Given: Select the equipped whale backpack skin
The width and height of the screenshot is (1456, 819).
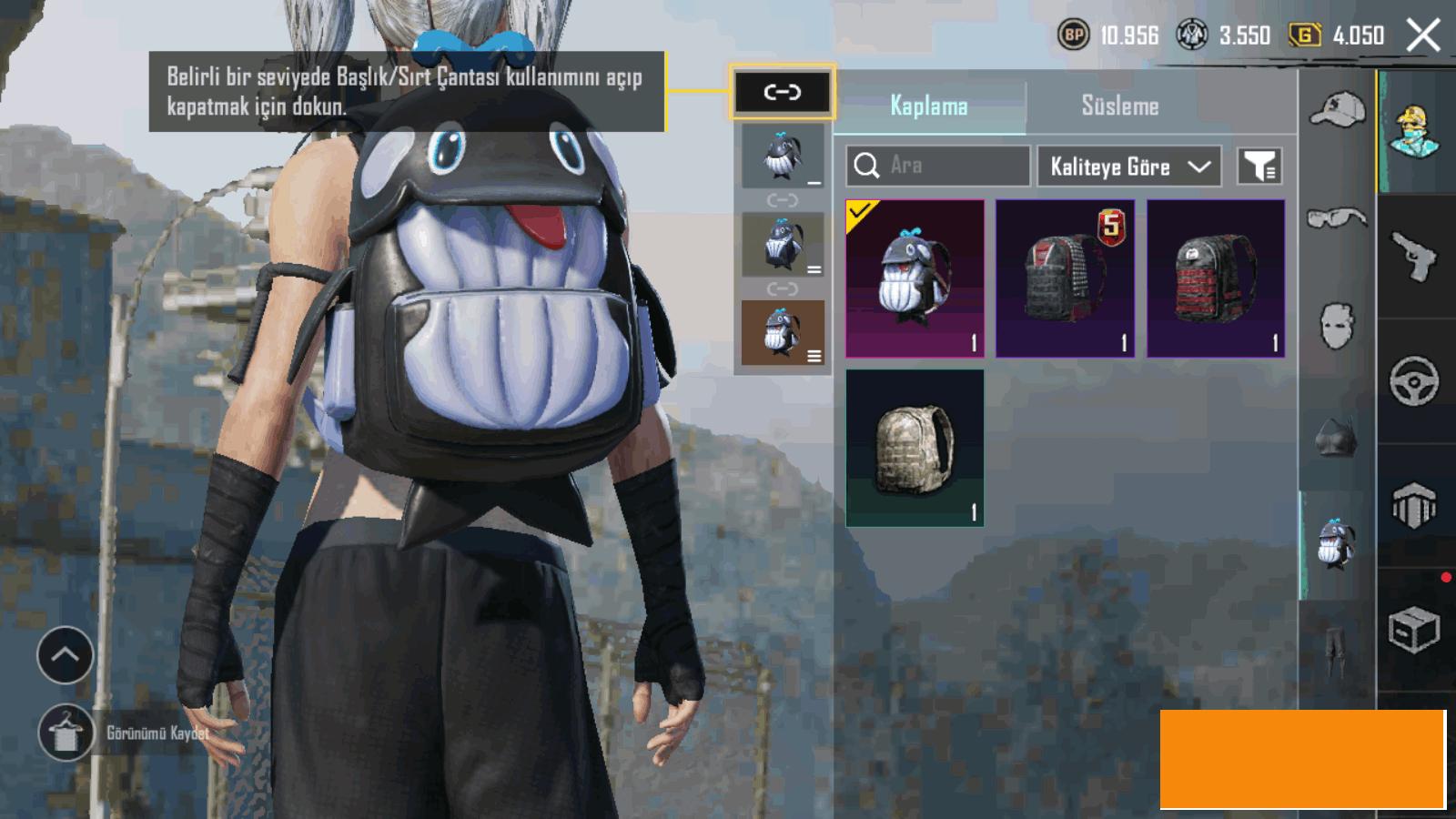Looking at the screenshot, I should (x=915, y=278).
